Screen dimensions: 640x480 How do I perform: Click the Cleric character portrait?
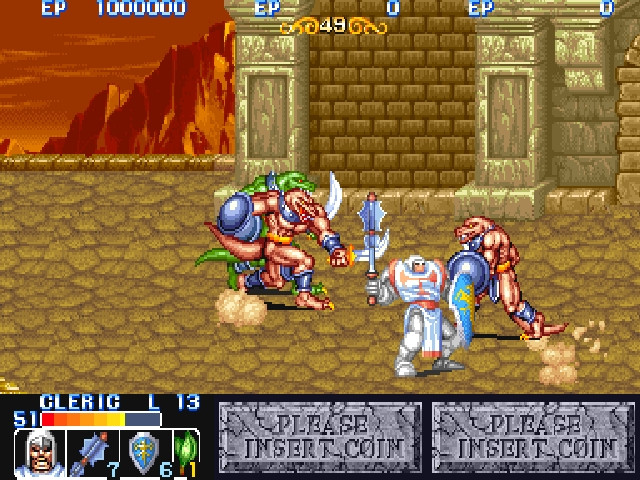pos(40,453)
